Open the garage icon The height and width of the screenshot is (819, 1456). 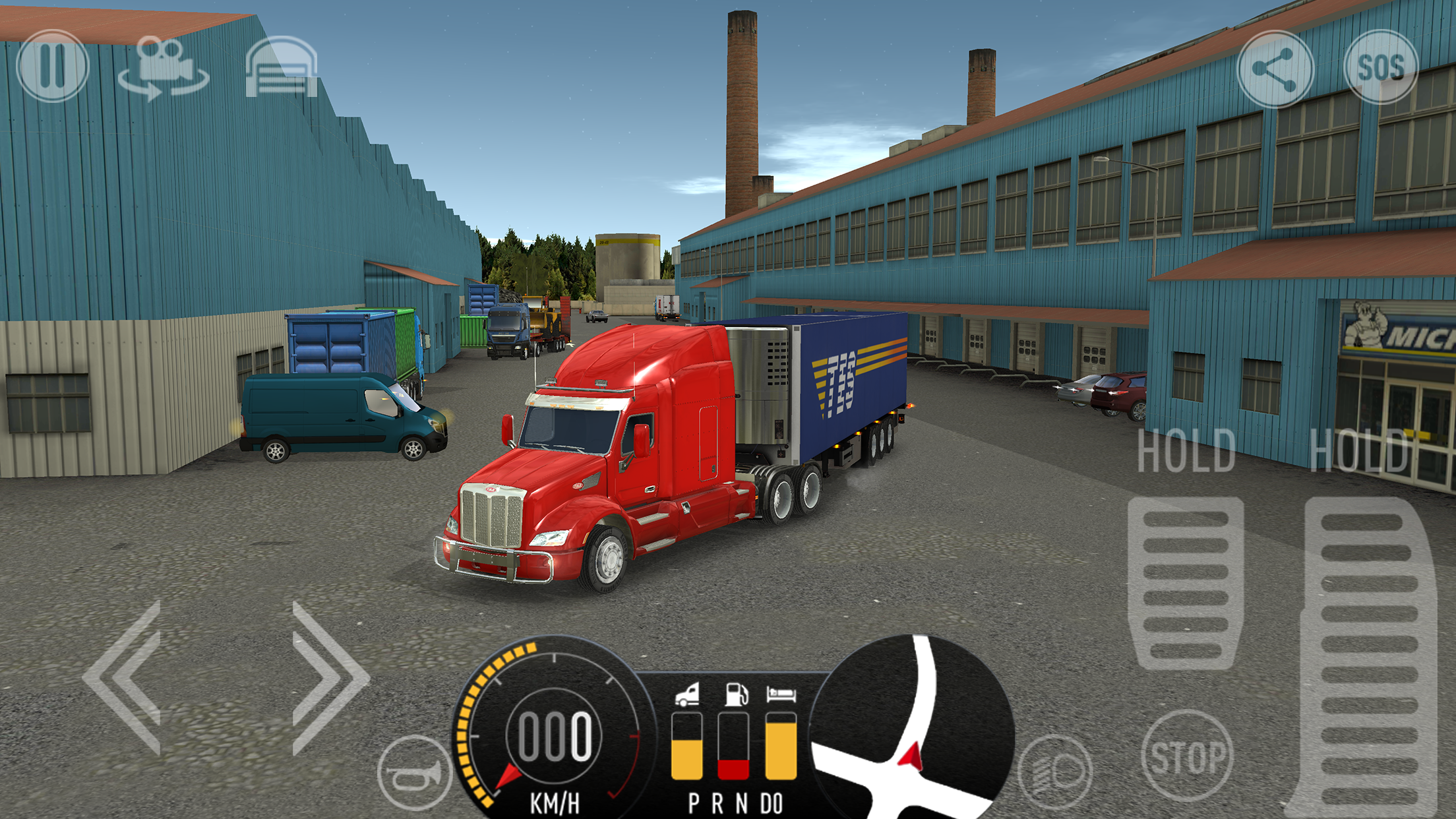pos(282,68)
